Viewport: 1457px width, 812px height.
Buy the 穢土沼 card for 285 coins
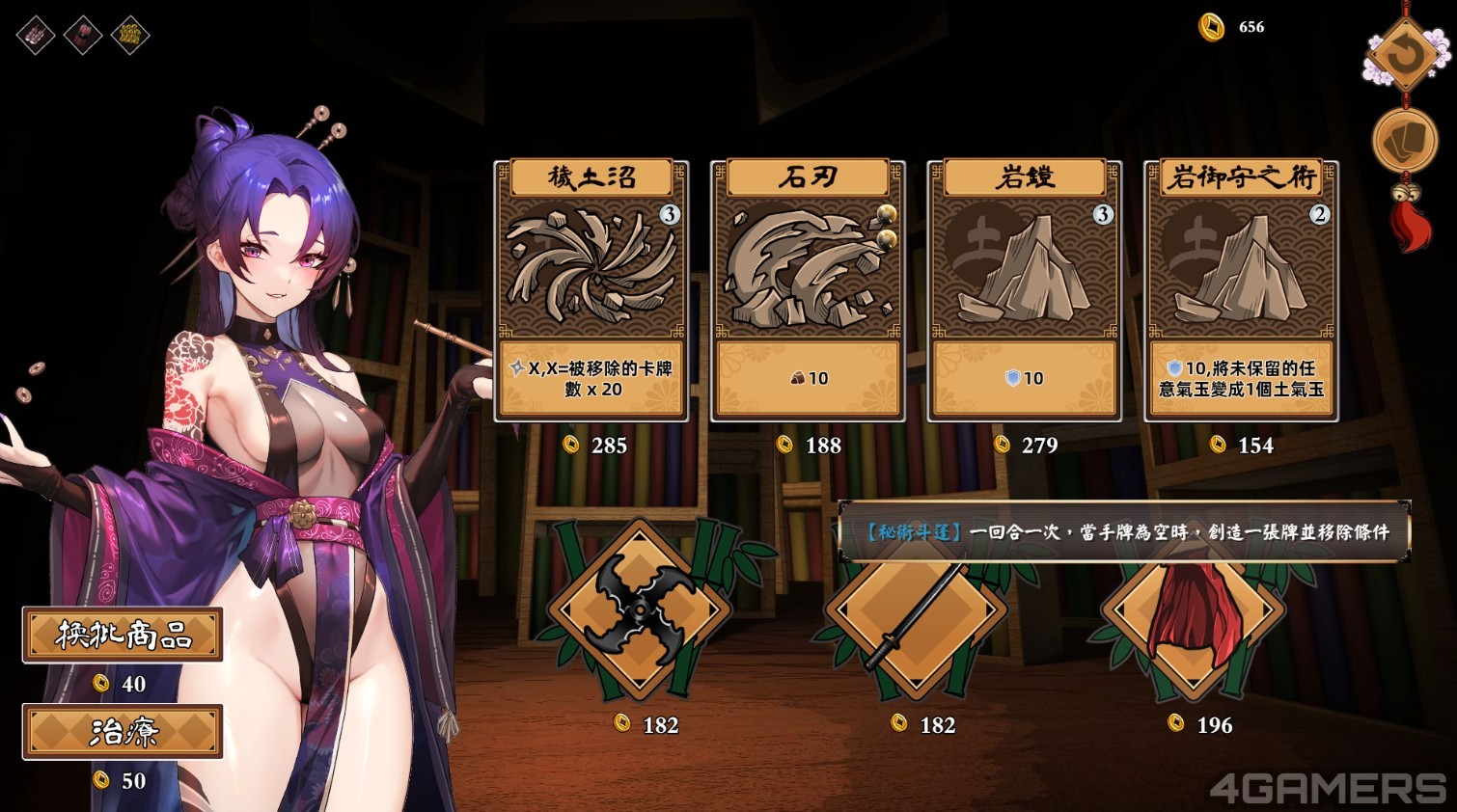pos(591,290)
